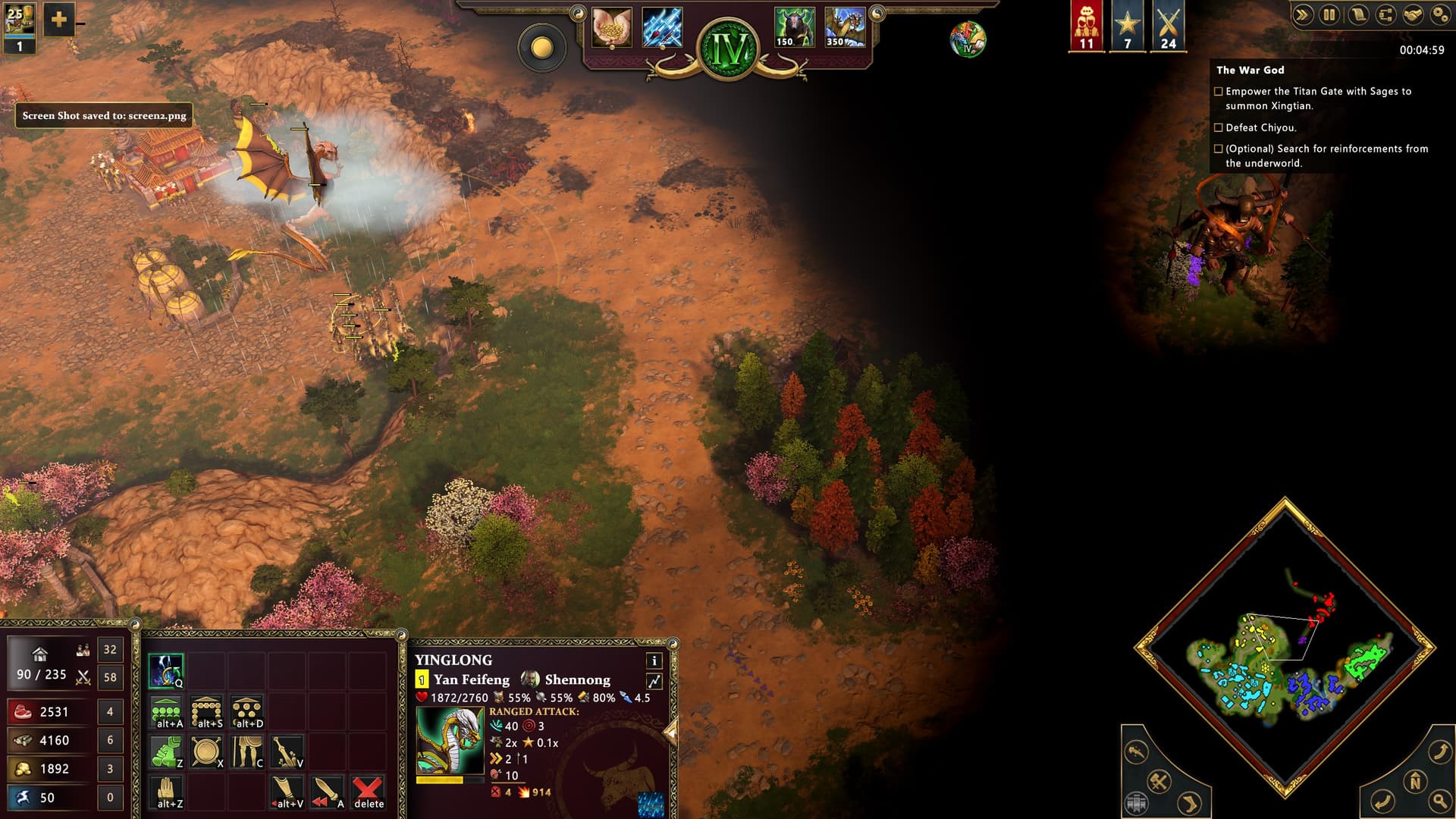The image size is (1456, 819).
Task: Pause the game with the pause button
Action: pos(1329,15)
